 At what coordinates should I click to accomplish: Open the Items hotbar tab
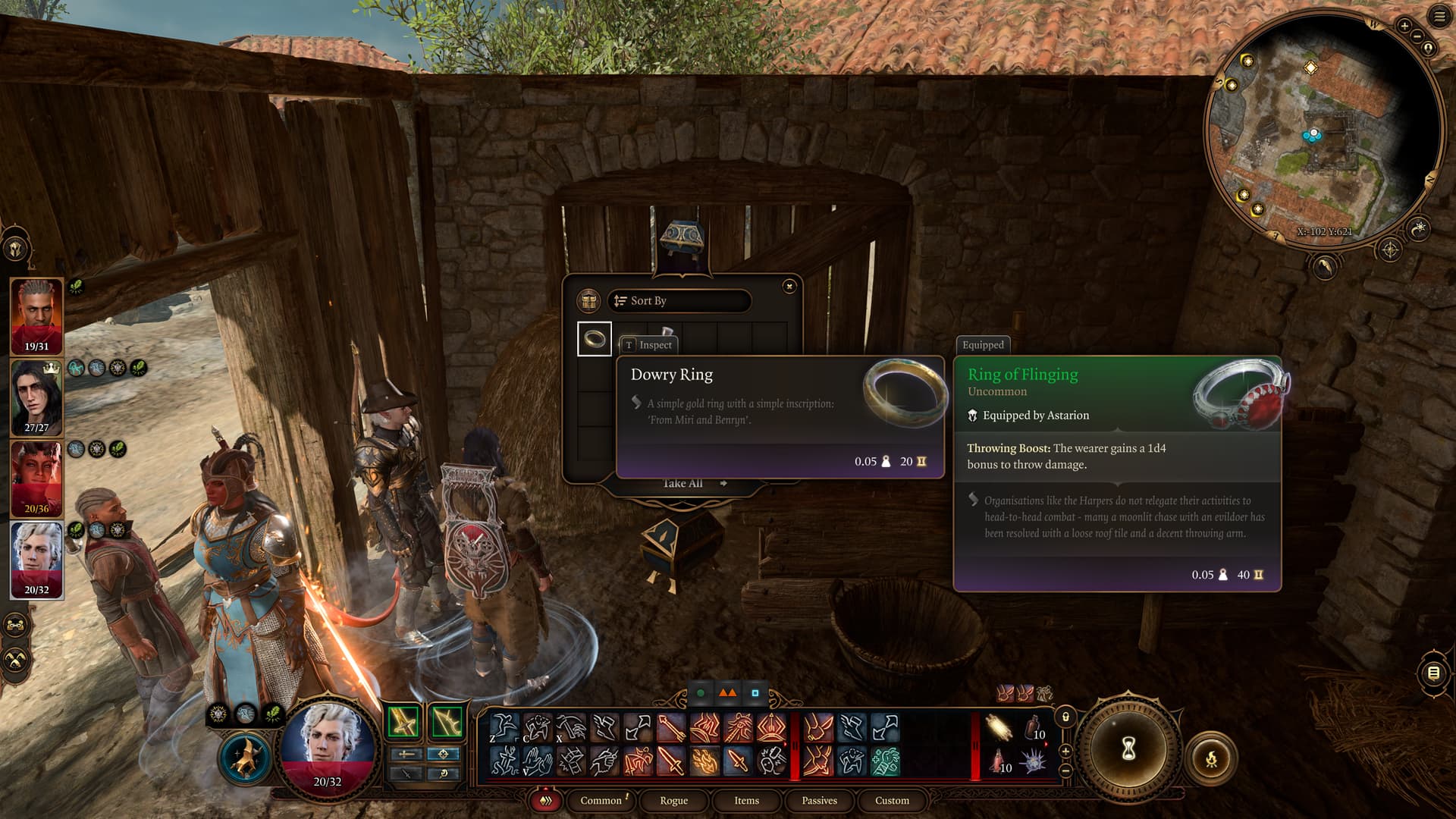click(x=746, y=800)
